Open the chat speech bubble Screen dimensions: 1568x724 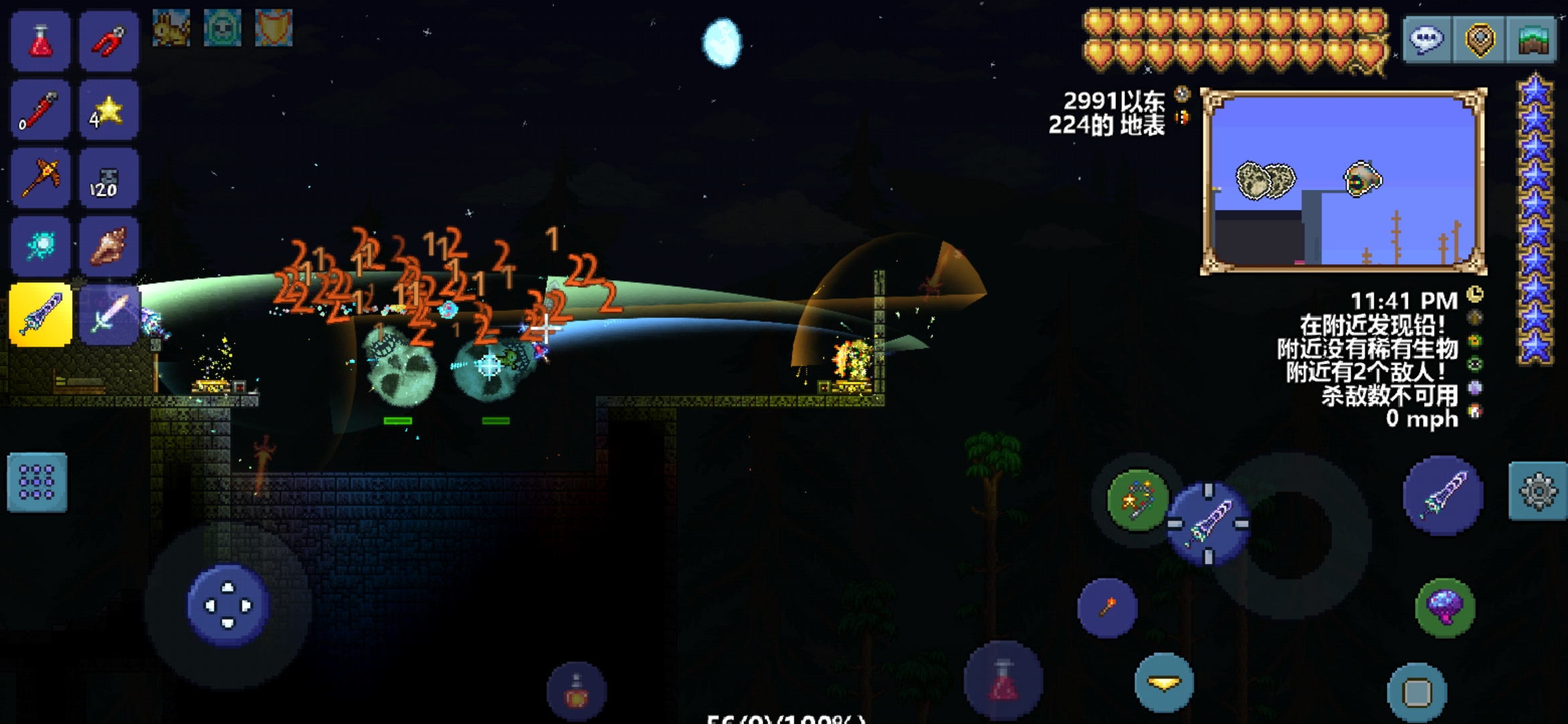tap(1427, 40)
